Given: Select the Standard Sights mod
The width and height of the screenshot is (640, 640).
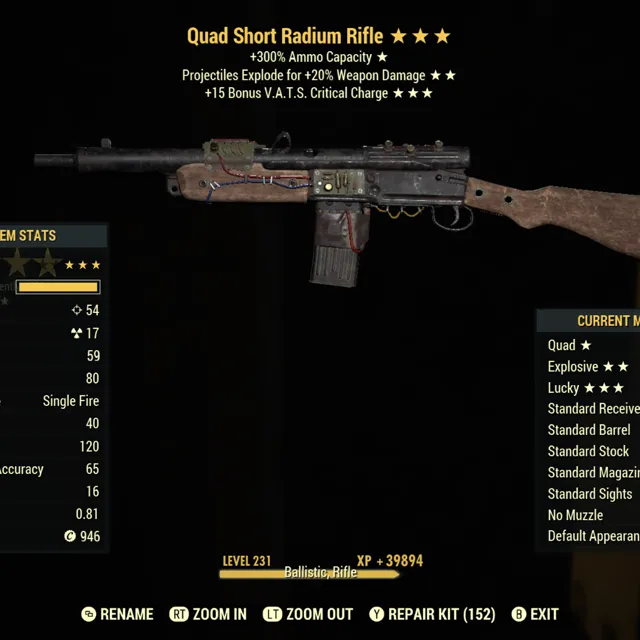Looking at the screenshot, I should pos(590,493).
